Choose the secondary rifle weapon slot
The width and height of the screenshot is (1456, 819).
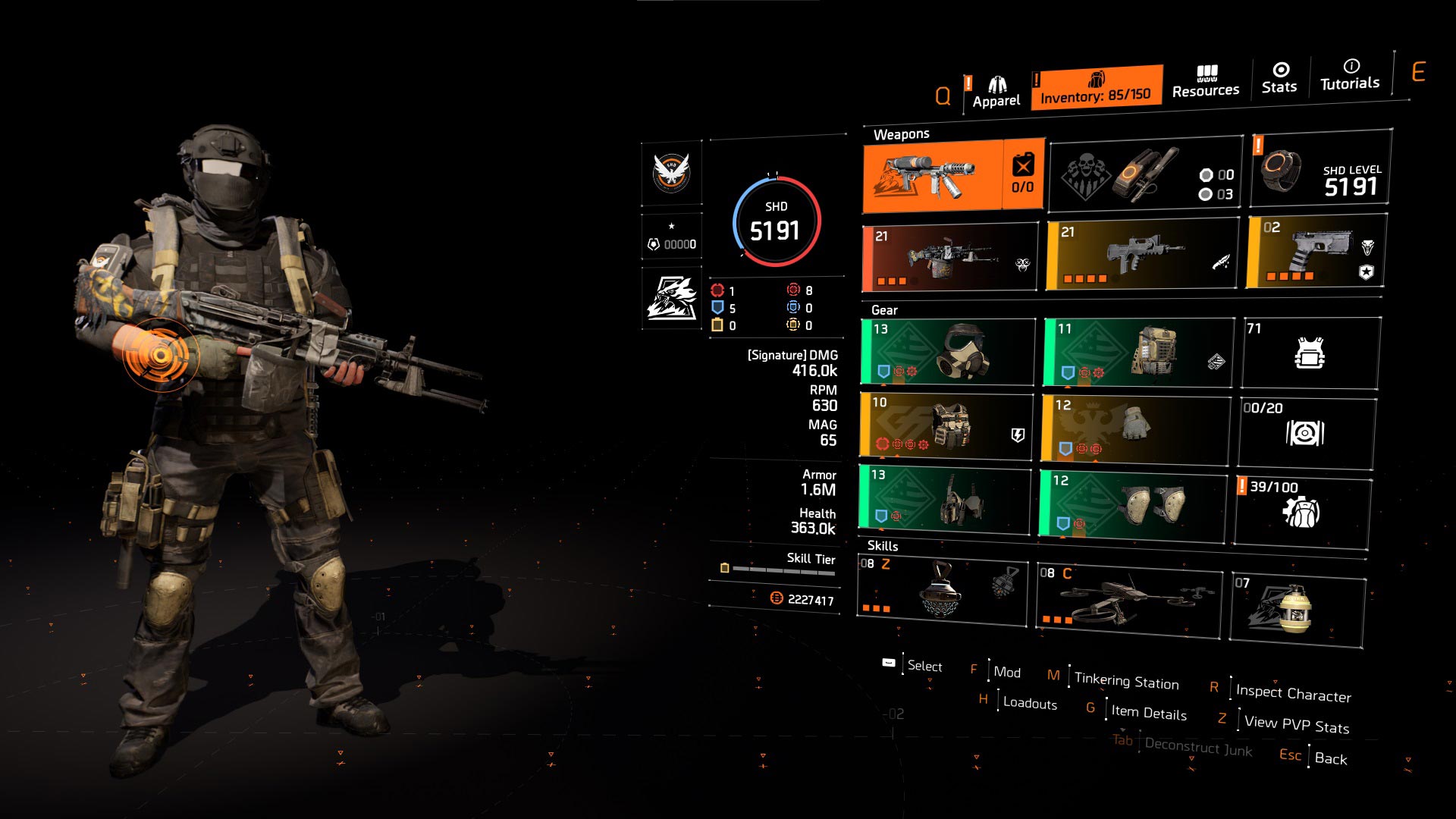pos(1141,256)
